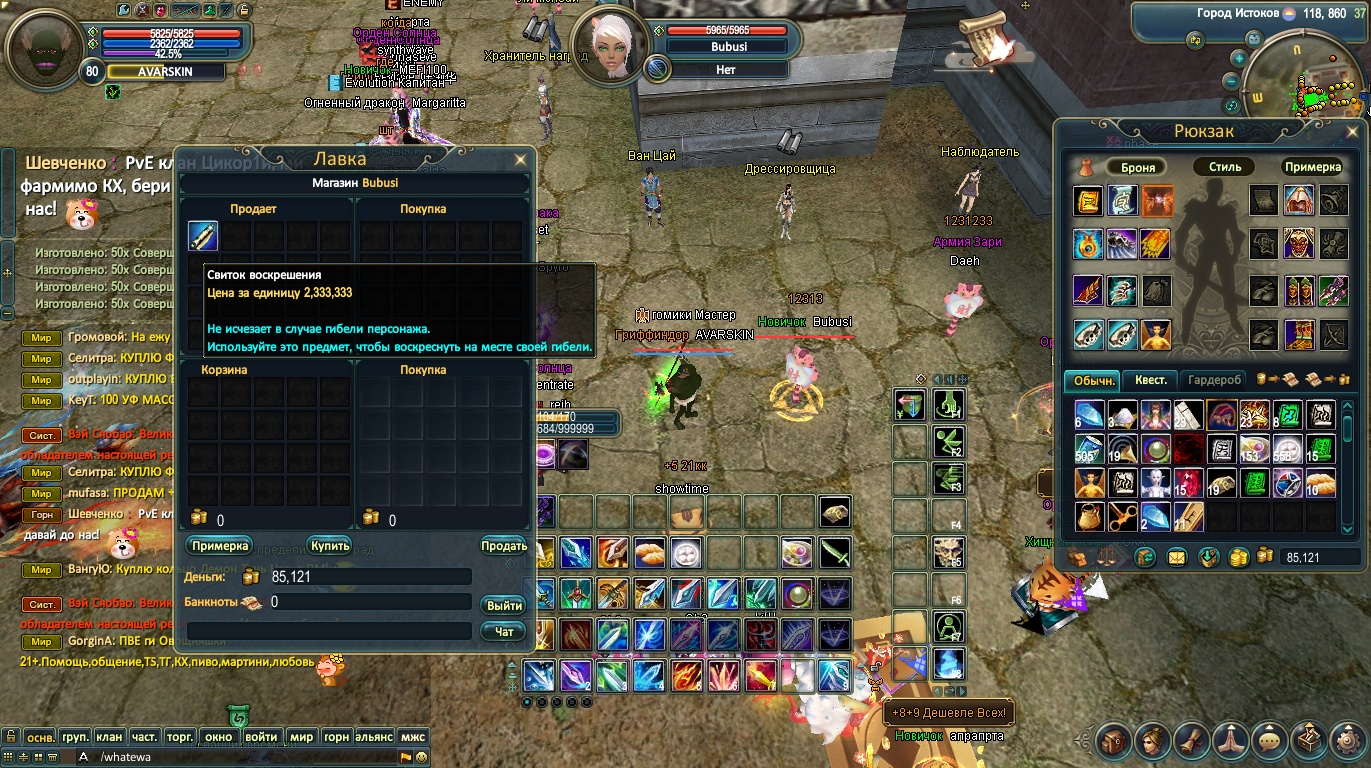
Task: Switch to the Стиль equipment tab
Action: point(1224,167)
